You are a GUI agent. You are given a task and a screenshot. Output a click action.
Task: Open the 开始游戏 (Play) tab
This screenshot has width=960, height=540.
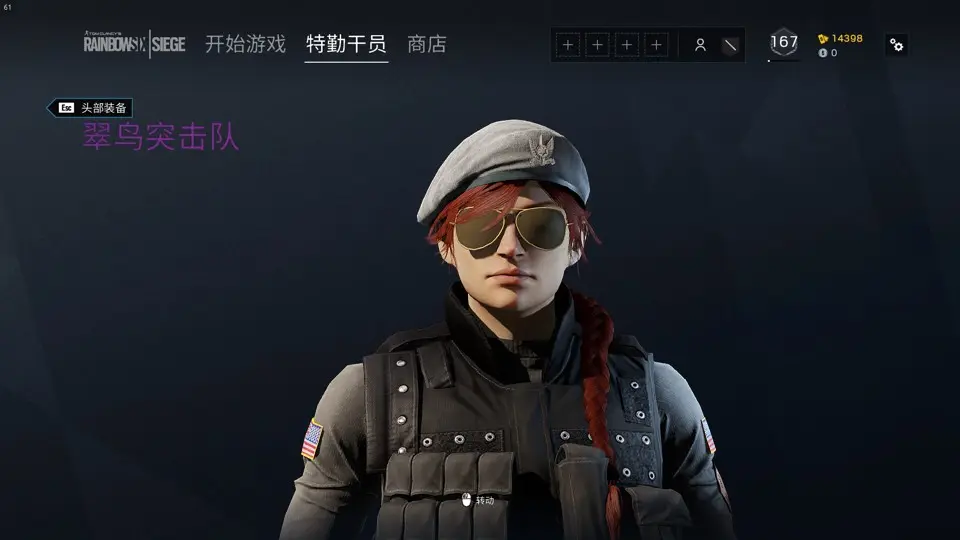[x=245, y=44]
